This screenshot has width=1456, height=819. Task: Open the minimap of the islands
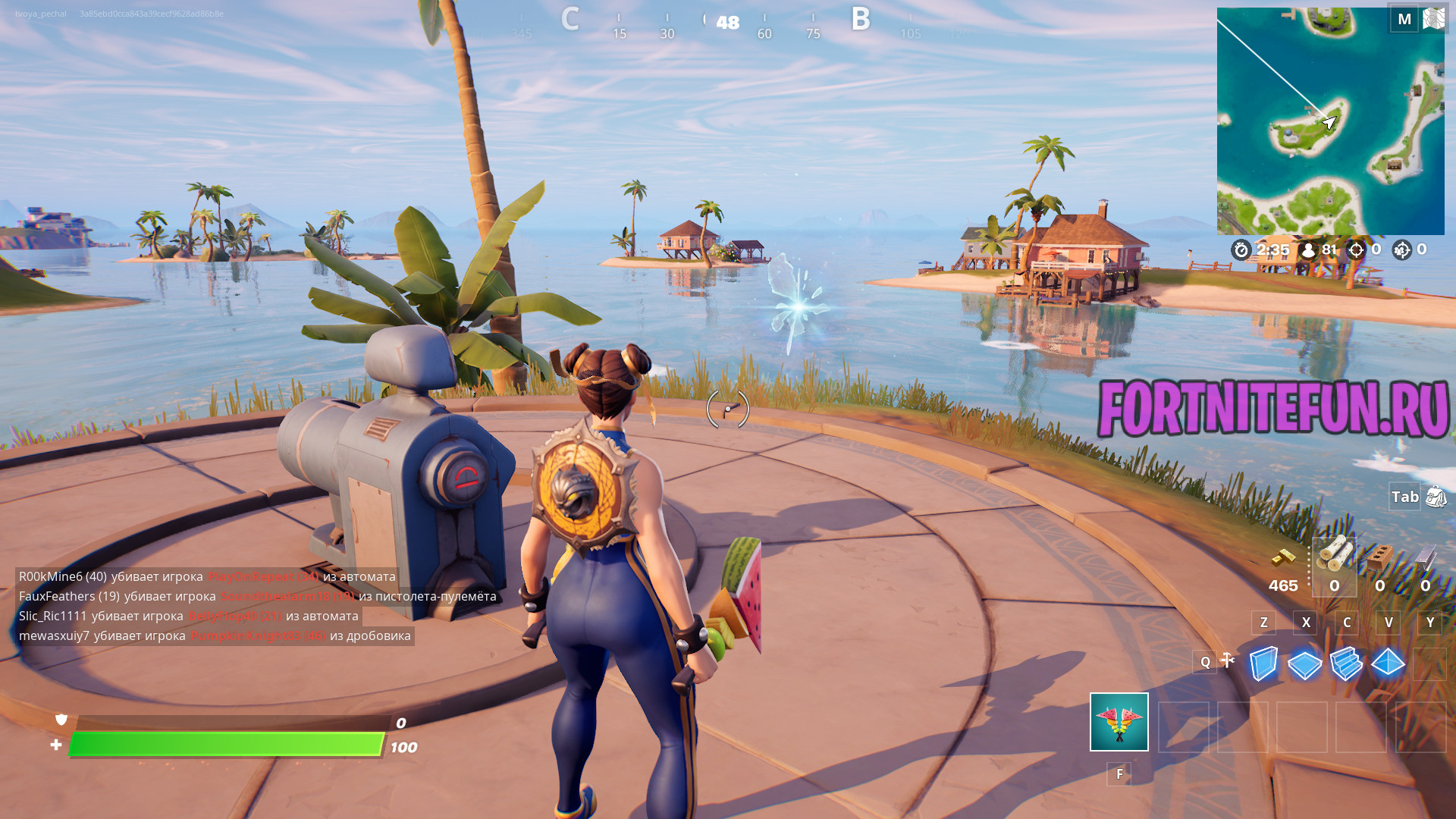1330,121
